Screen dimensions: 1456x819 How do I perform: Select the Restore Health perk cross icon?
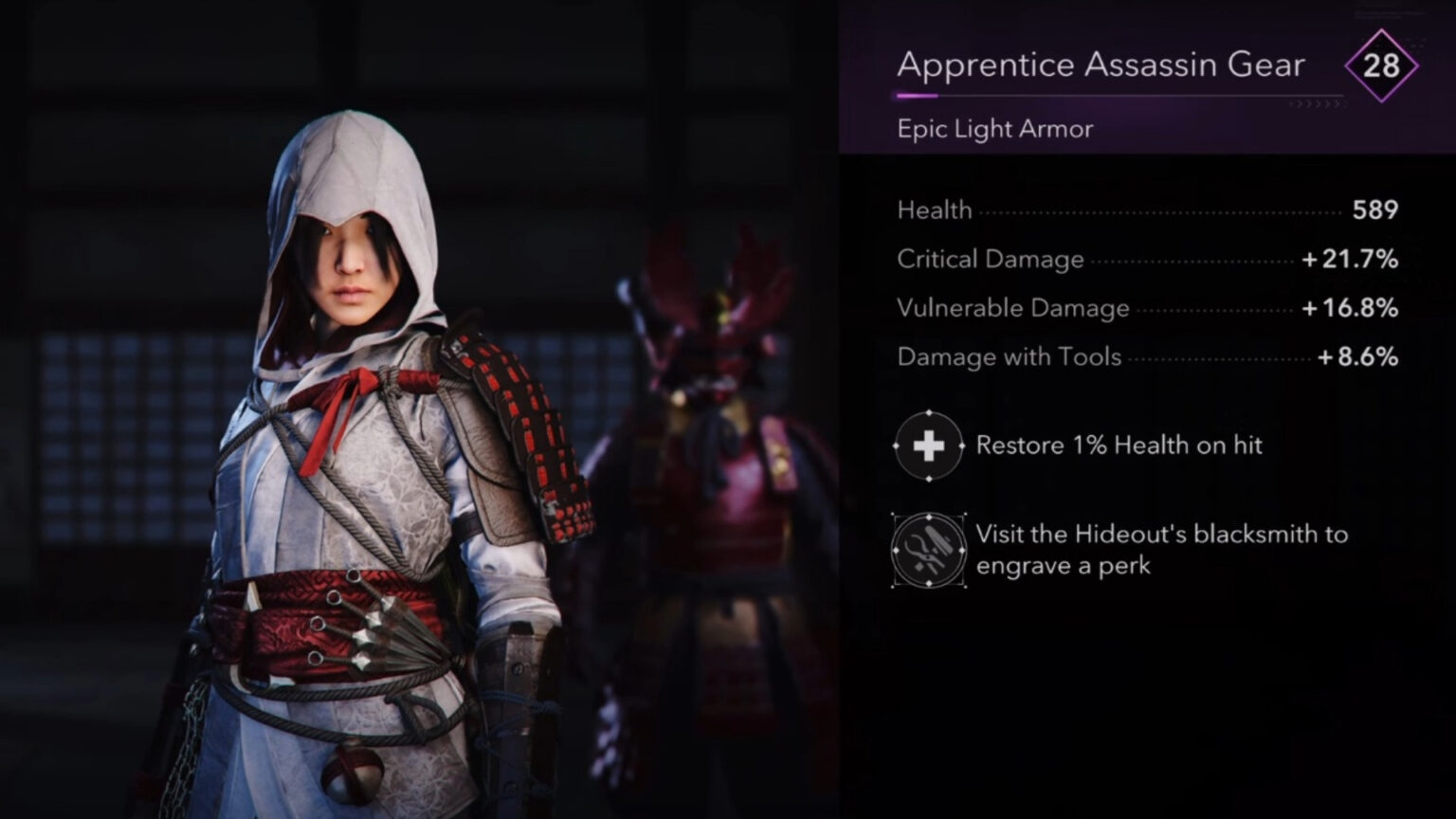pos(929,445)
